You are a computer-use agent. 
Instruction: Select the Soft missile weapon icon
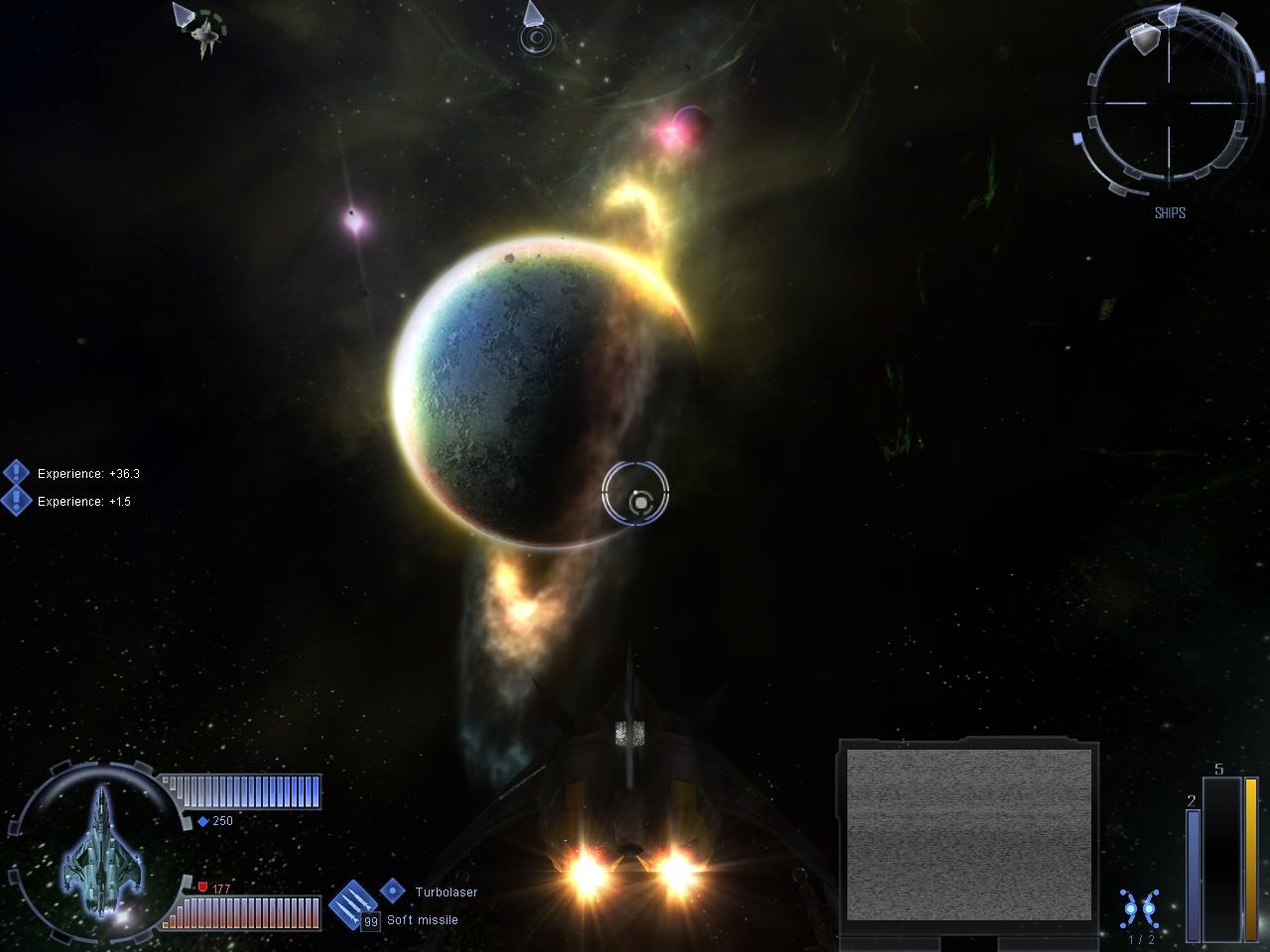(352, 904)
